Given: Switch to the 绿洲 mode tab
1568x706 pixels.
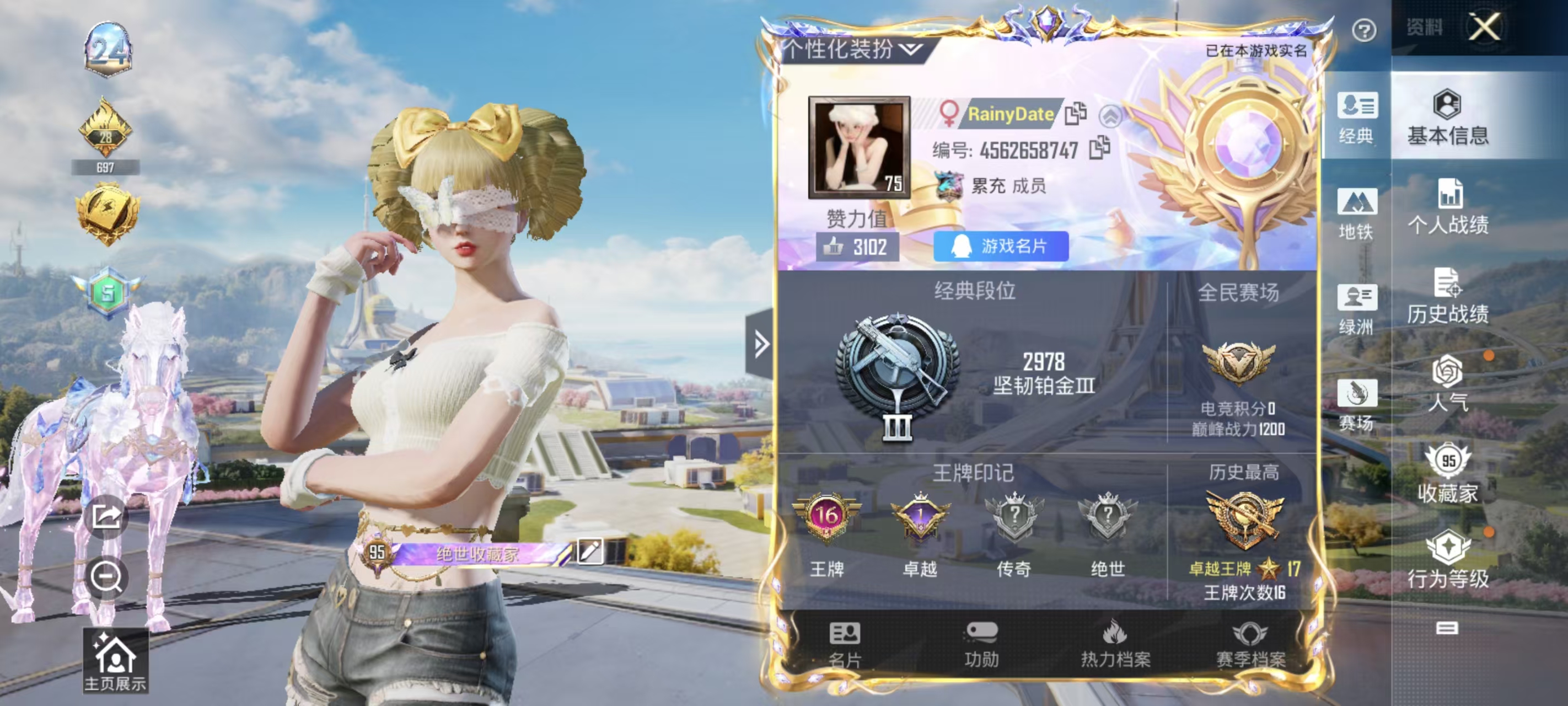Looking at the screenshot, I should pyautogui.click(x=1356, y=309).
